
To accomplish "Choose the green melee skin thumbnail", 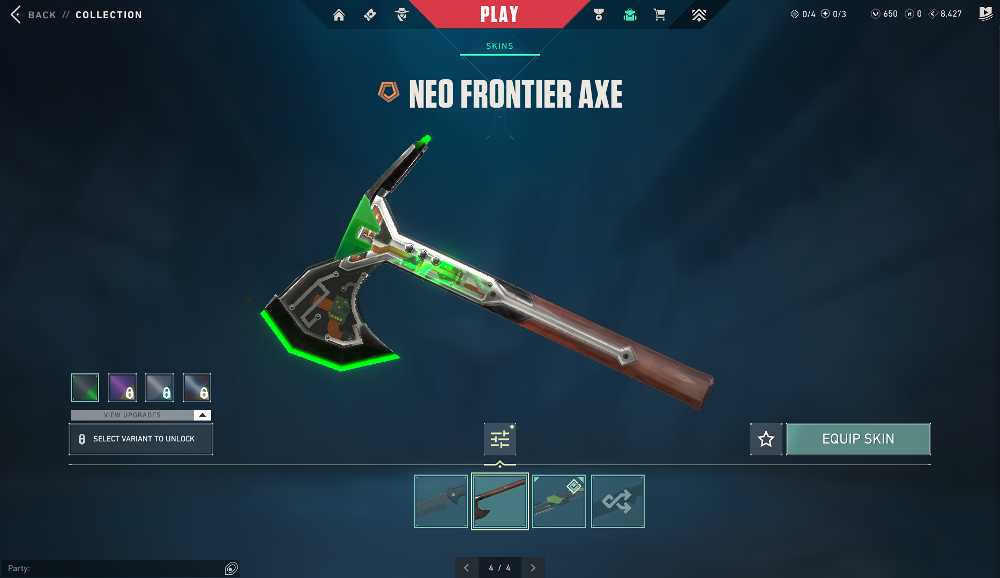I will click(x=559, y=501).
